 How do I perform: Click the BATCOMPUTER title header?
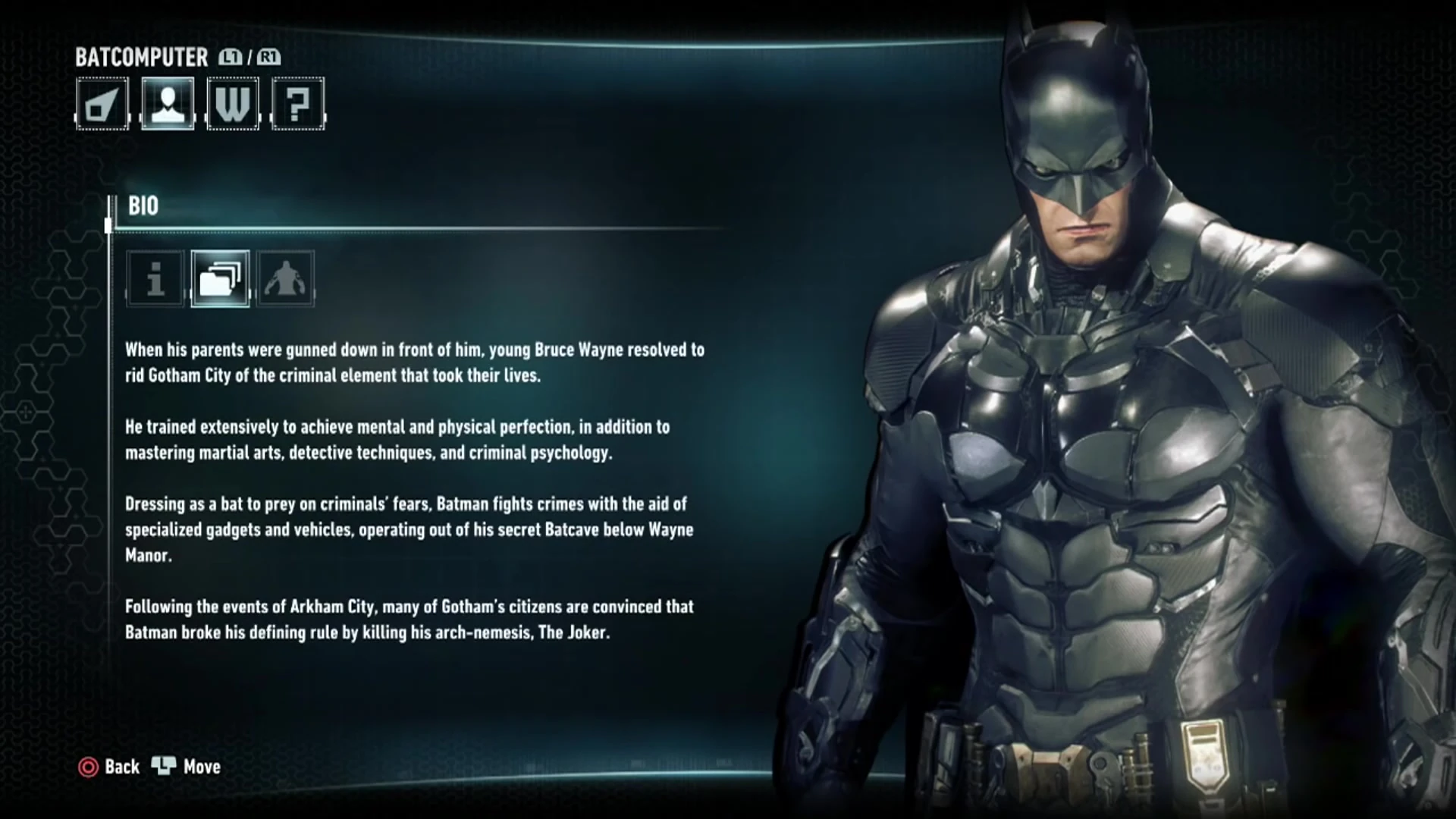pos(141,58)
